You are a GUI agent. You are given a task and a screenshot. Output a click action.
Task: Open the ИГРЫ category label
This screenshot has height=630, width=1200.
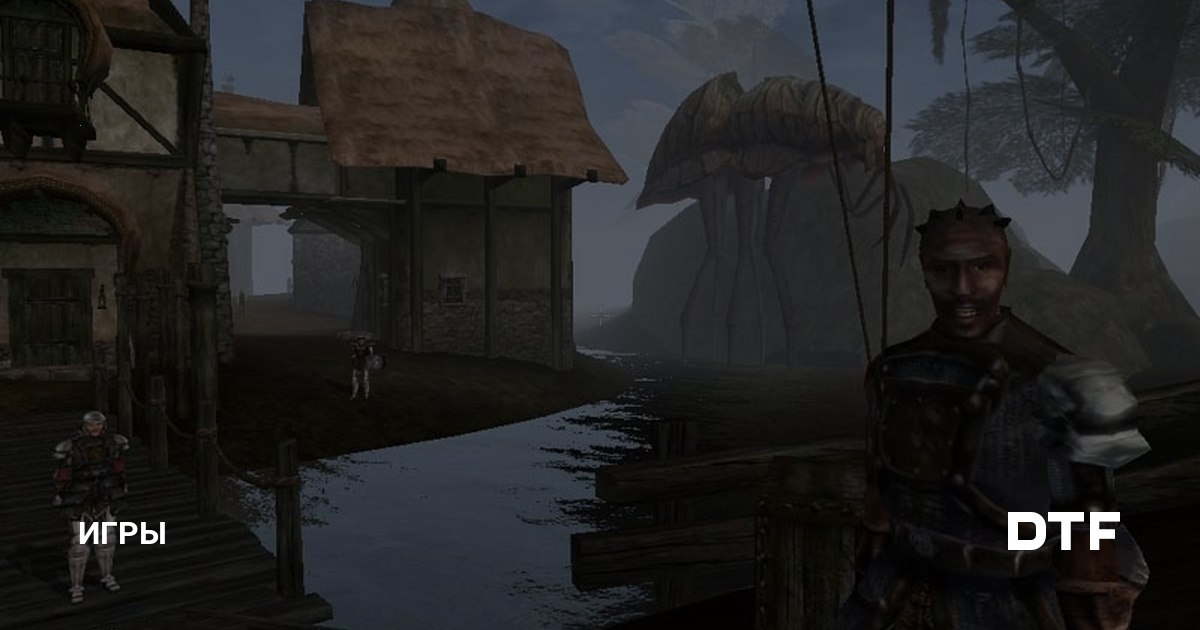pos(122,533)
